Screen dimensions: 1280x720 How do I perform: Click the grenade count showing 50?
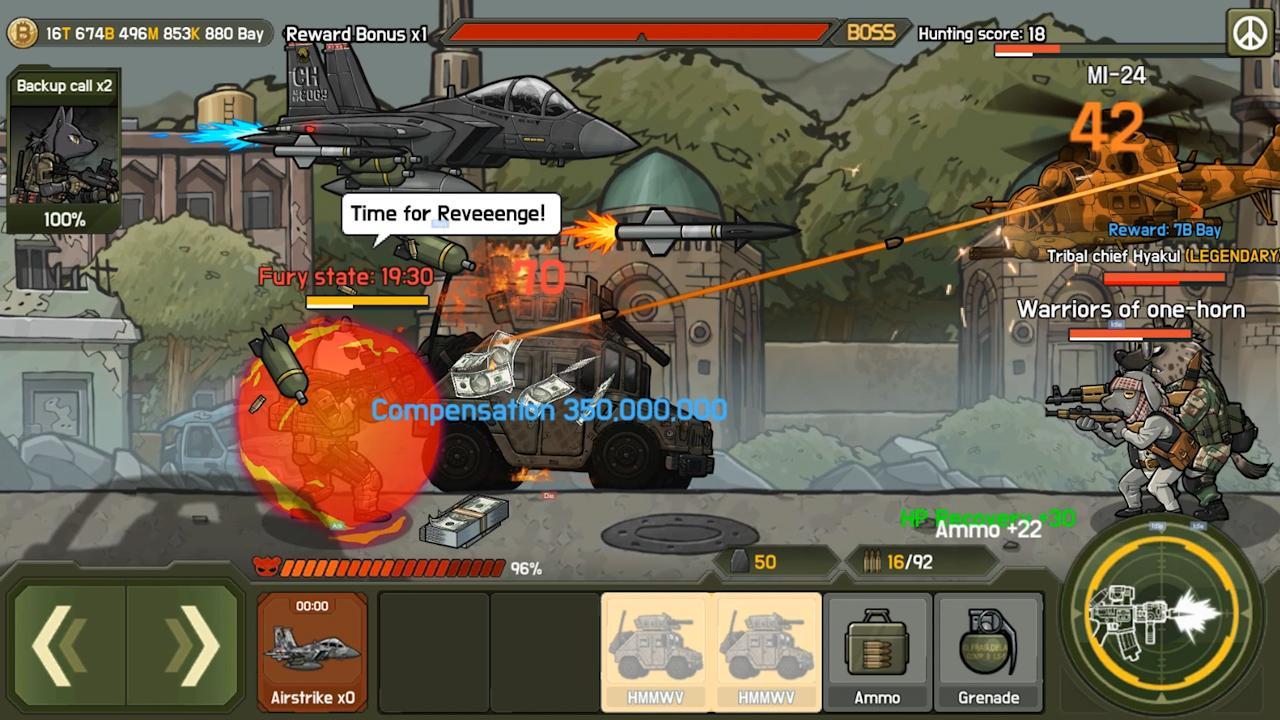[764, 562]
